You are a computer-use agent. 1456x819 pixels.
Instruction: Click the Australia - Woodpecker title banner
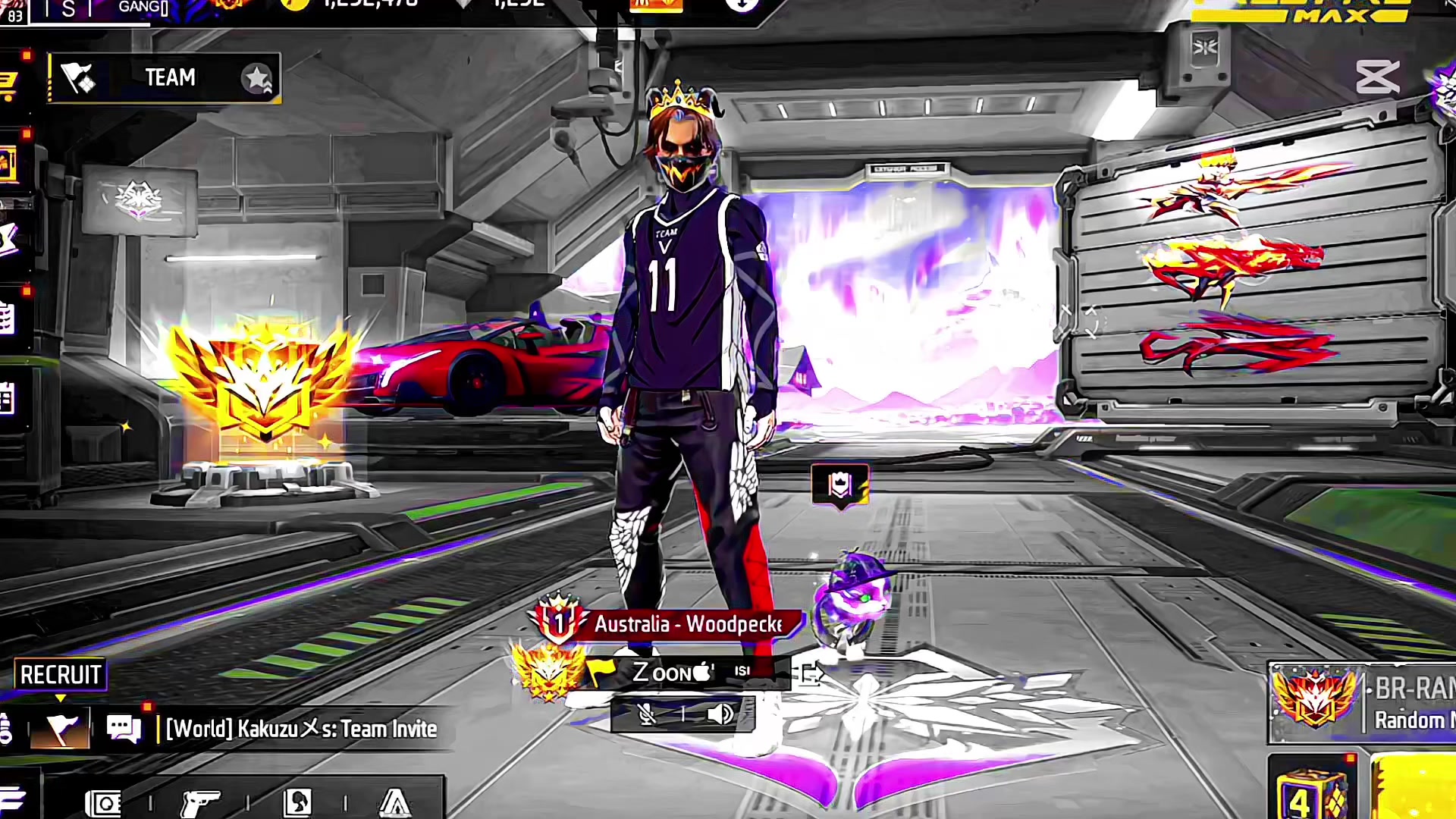[687, 624]
